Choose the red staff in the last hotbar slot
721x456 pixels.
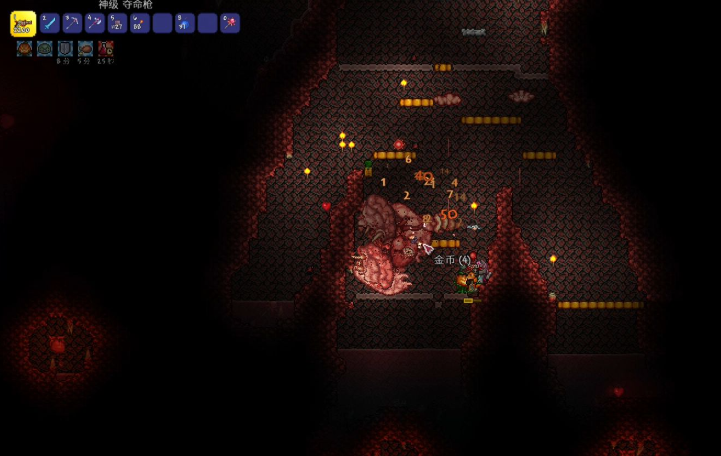(x=230, y=23)
